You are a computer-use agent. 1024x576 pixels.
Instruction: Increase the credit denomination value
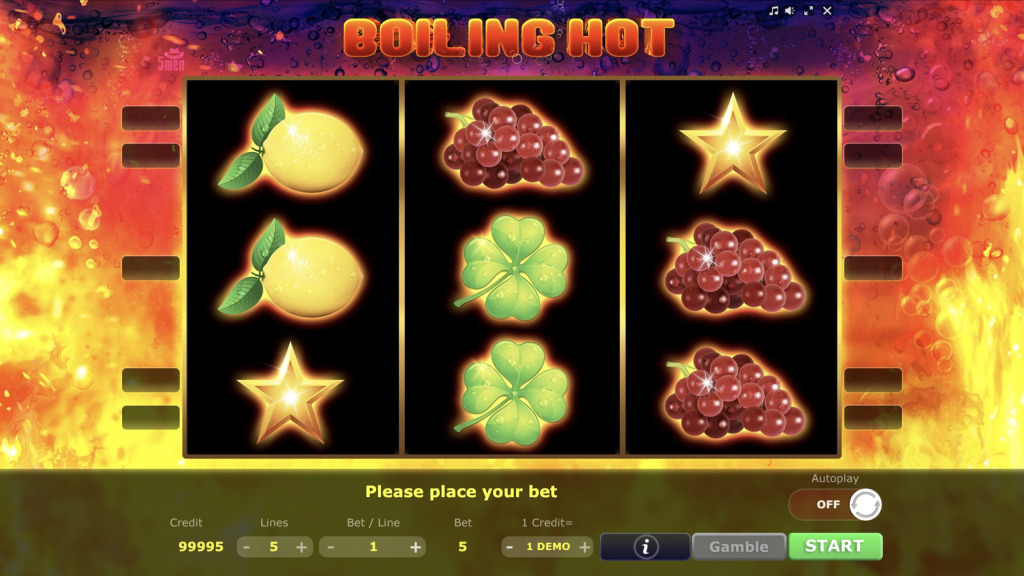[584, 547]
